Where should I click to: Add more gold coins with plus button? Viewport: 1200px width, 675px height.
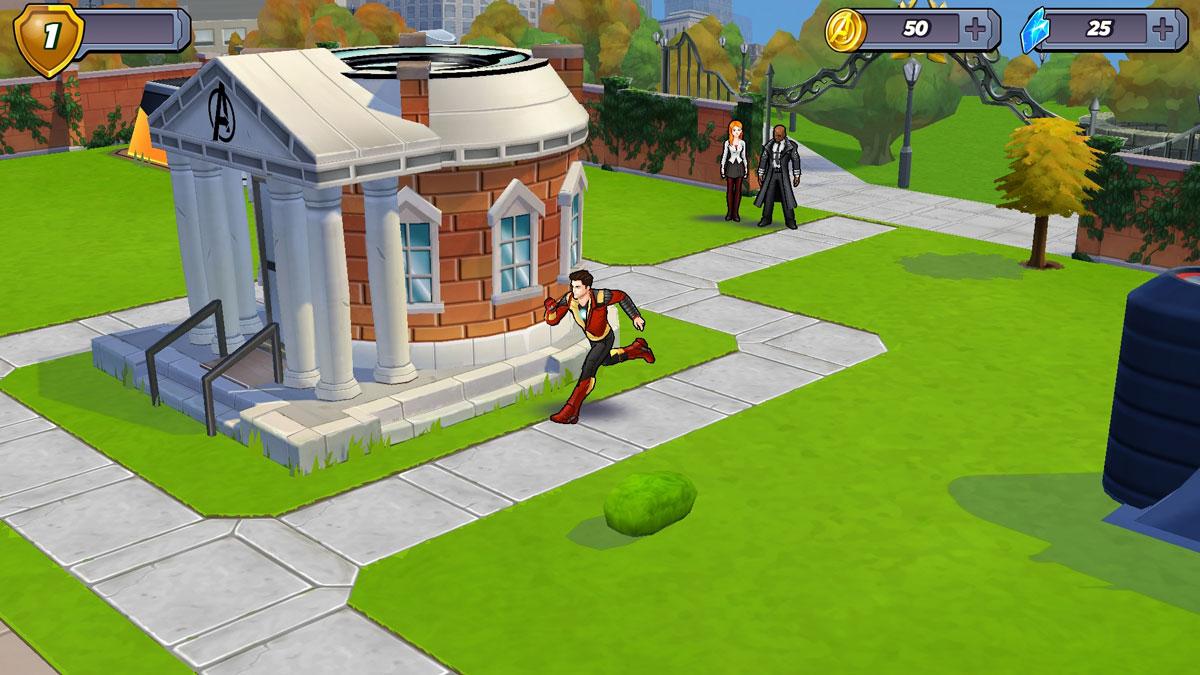click(x=975, y=29)
